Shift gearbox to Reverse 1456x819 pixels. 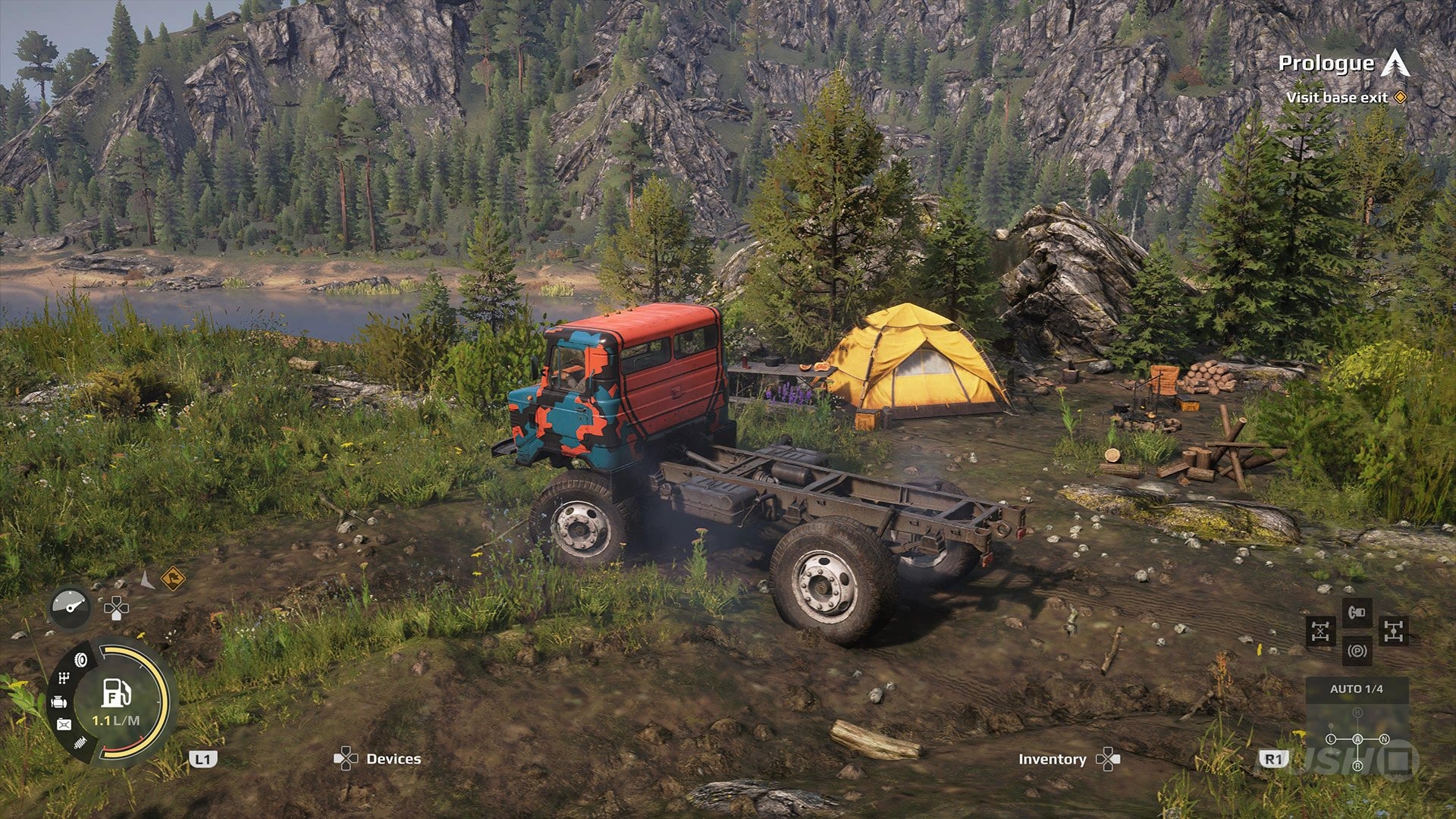click(x=1357, y=766)
